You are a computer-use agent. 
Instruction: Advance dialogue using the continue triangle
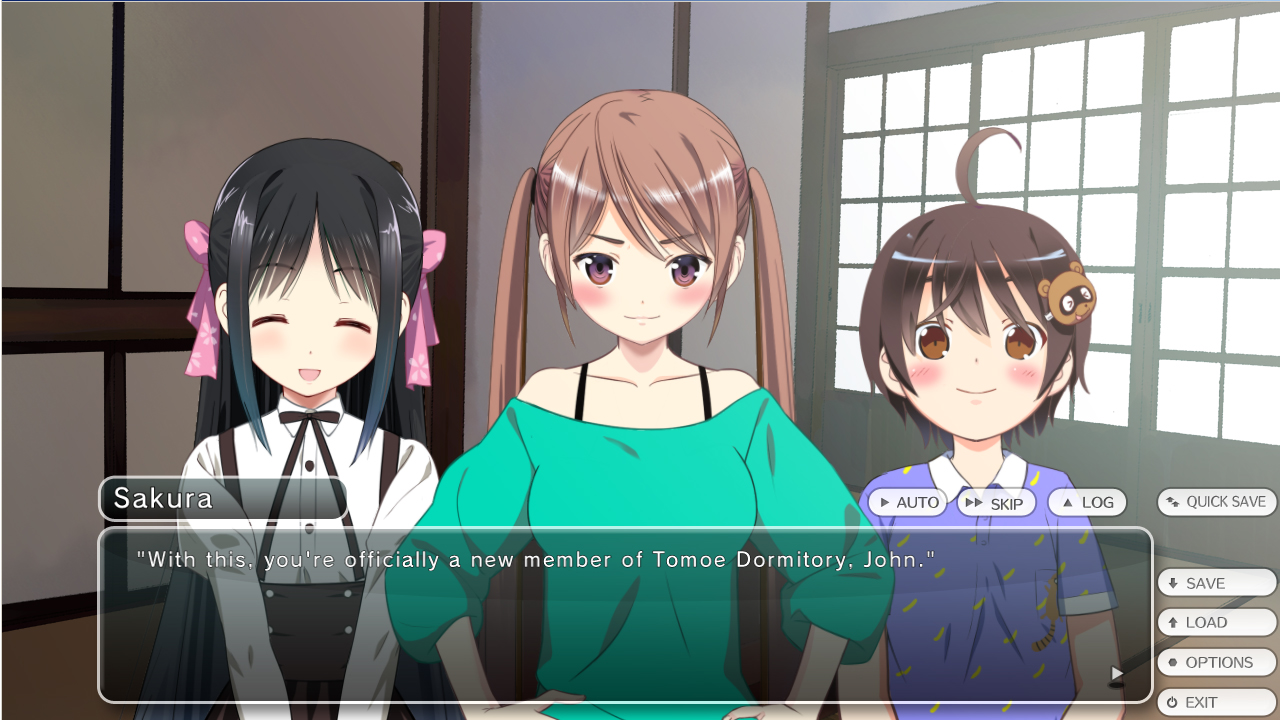(x=1117, y=674)
